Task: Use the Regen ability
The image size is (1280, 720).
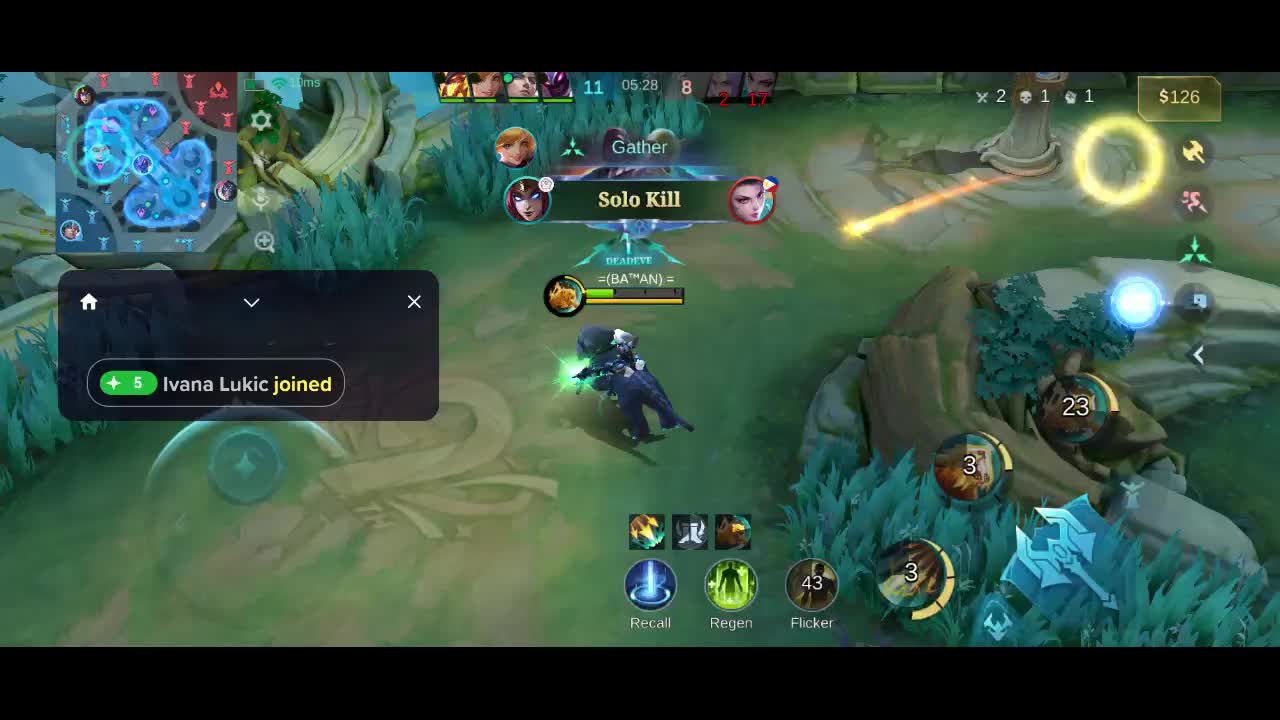Action: coord(731,586)
